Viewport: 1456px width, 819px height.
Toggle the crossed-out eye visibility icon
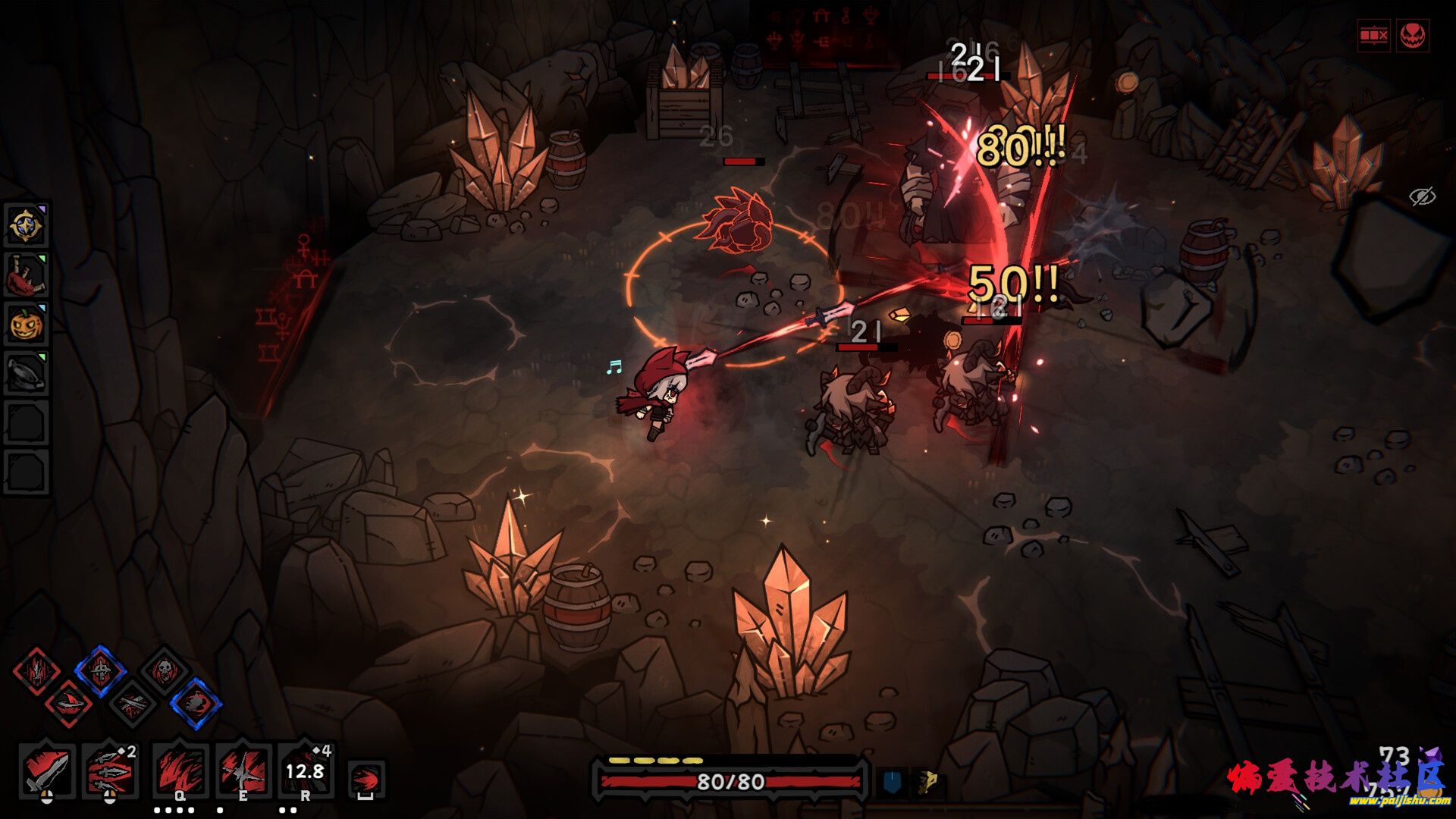coord(1422,197)
